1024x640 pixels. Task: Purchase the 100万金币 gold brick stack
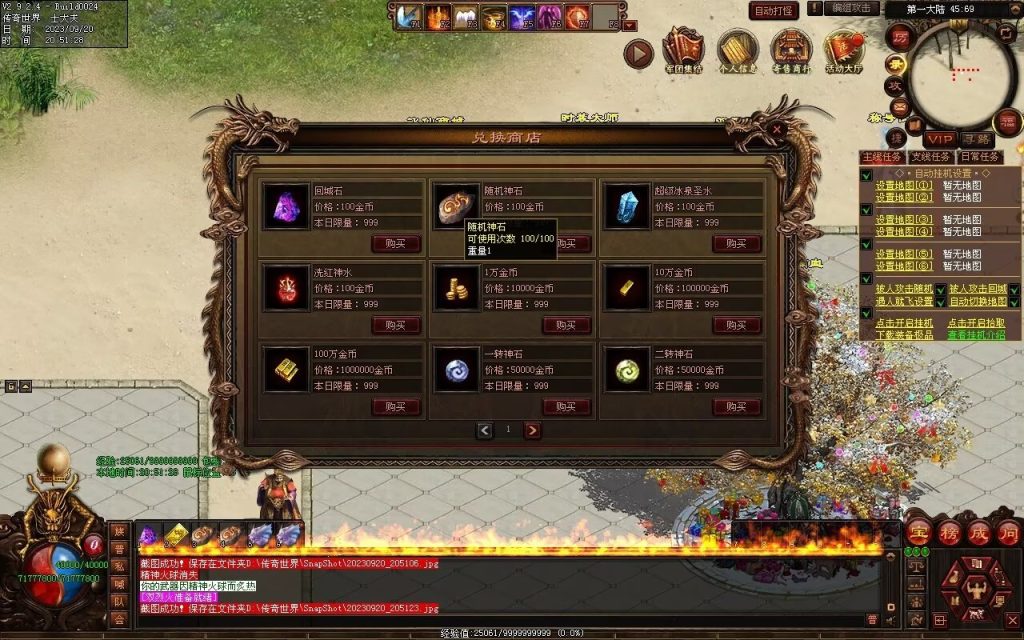395,407
